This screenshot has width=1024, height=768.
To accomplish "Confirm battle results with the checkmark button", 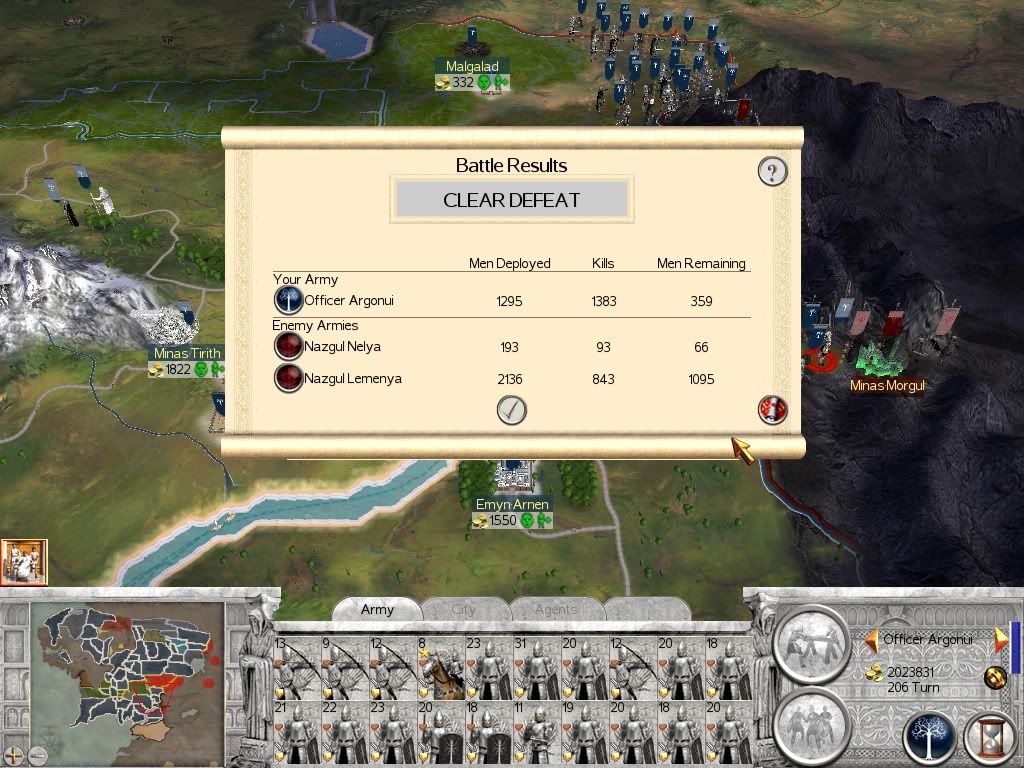I will (511, 410).
